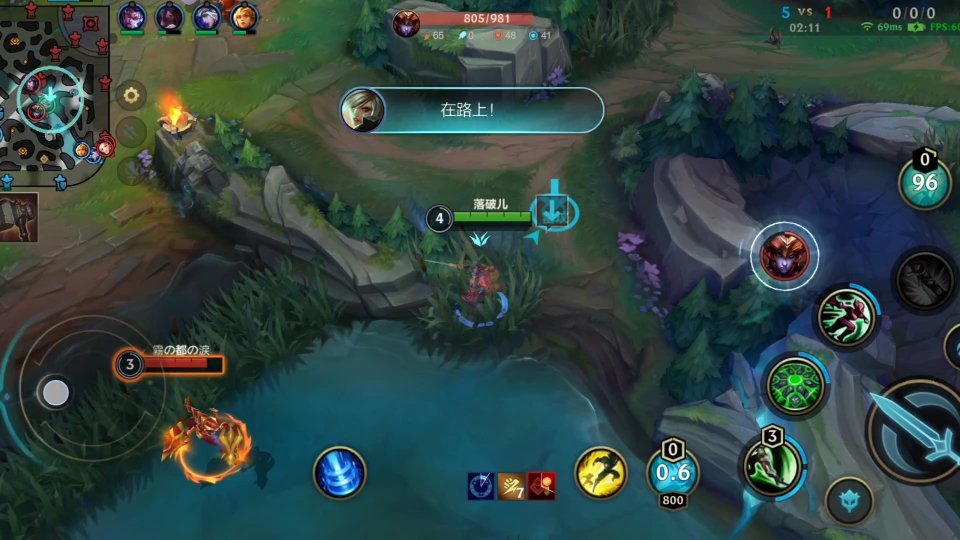The height and width of the screenshot is (540, 960).
Task: Tap the orange buff icon showing 7
Action: (x=512, y=486)
